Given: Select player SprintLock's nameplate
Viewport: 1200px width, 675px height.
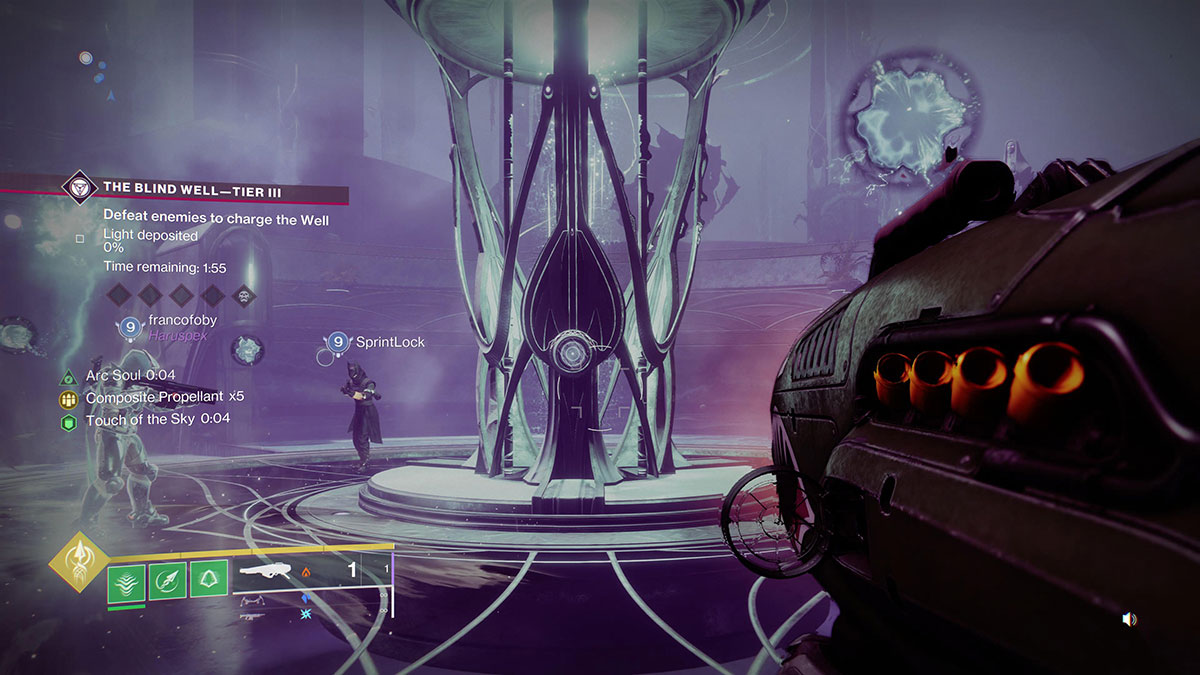Looking at the screenshot, I should [x=390, y=343].
